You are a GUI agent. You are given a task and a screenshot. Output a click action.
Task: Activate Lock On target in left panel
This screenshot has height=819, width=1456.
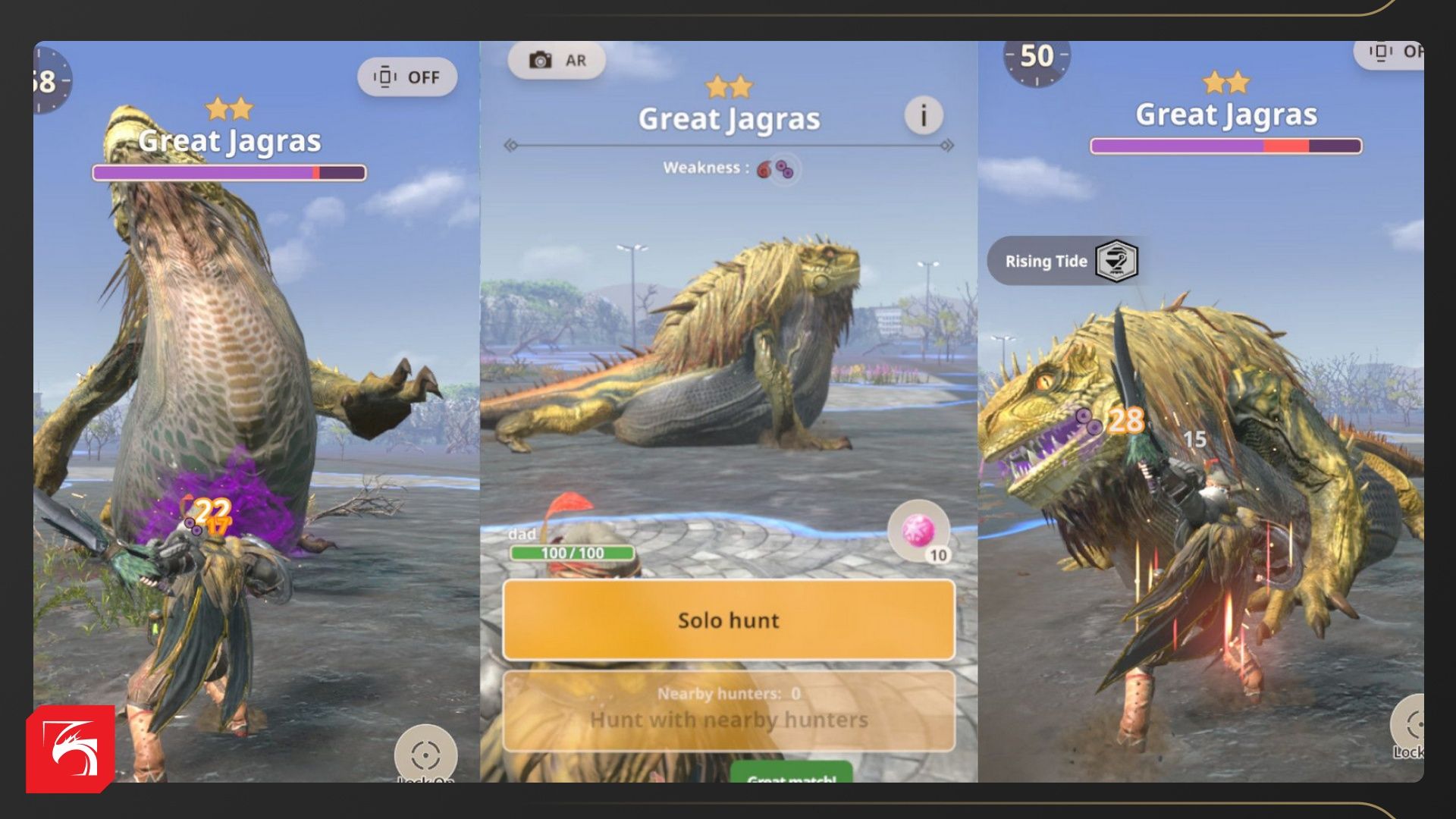pyautogui.click(x=425, y=755)
